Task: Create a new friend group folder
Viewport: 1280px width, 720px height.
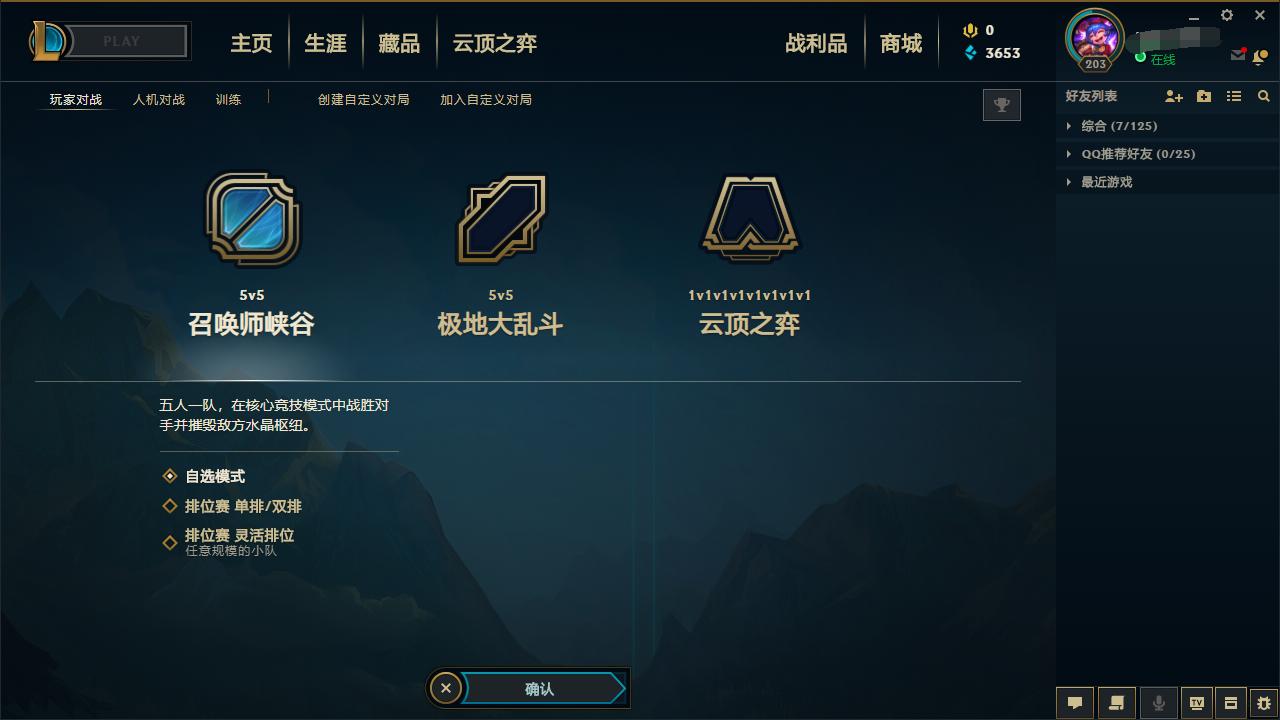Action: [x=1203, y=96]
